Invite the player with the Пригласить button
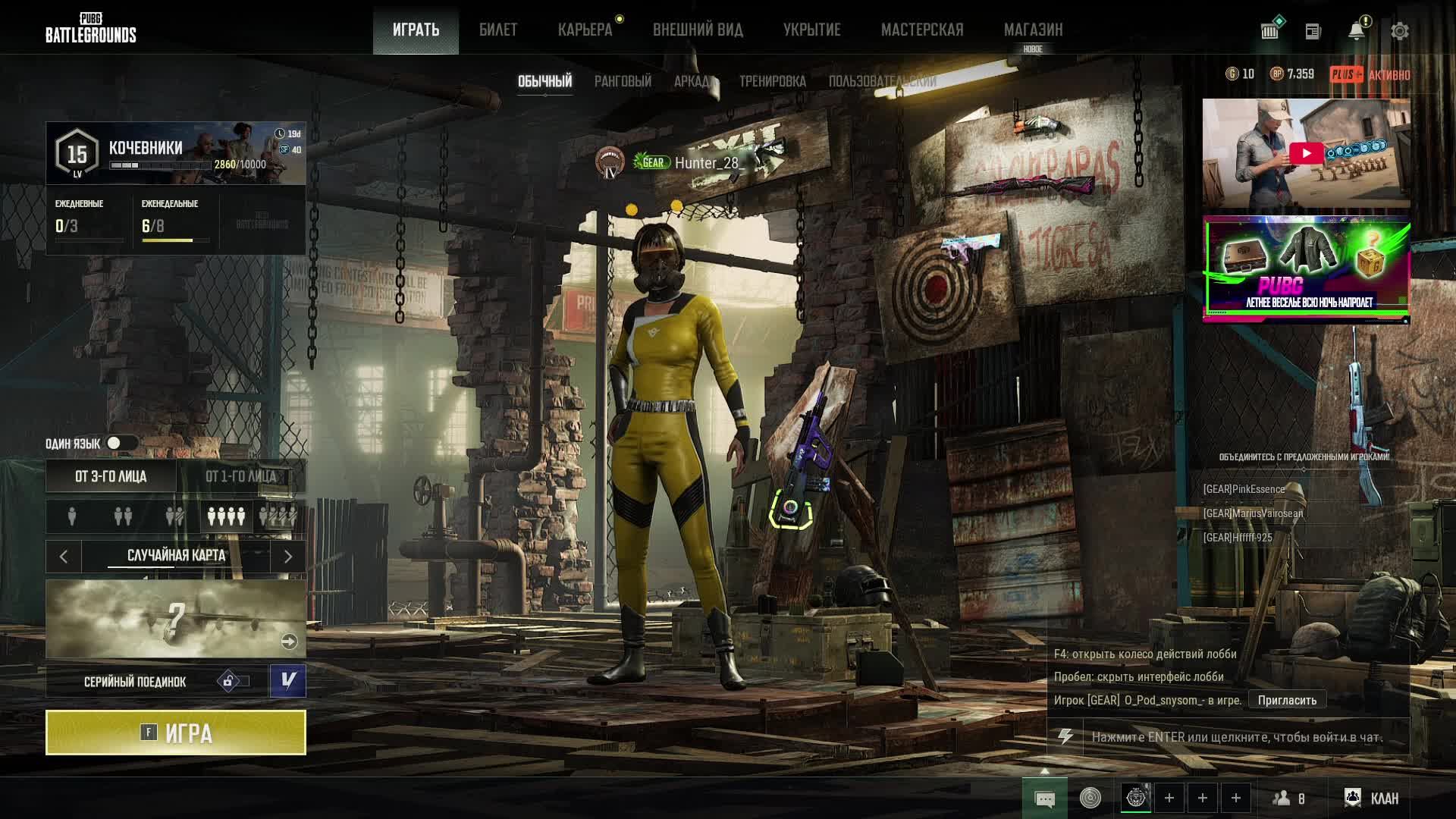This screenshot has height=819, width=1456. 1287,700
